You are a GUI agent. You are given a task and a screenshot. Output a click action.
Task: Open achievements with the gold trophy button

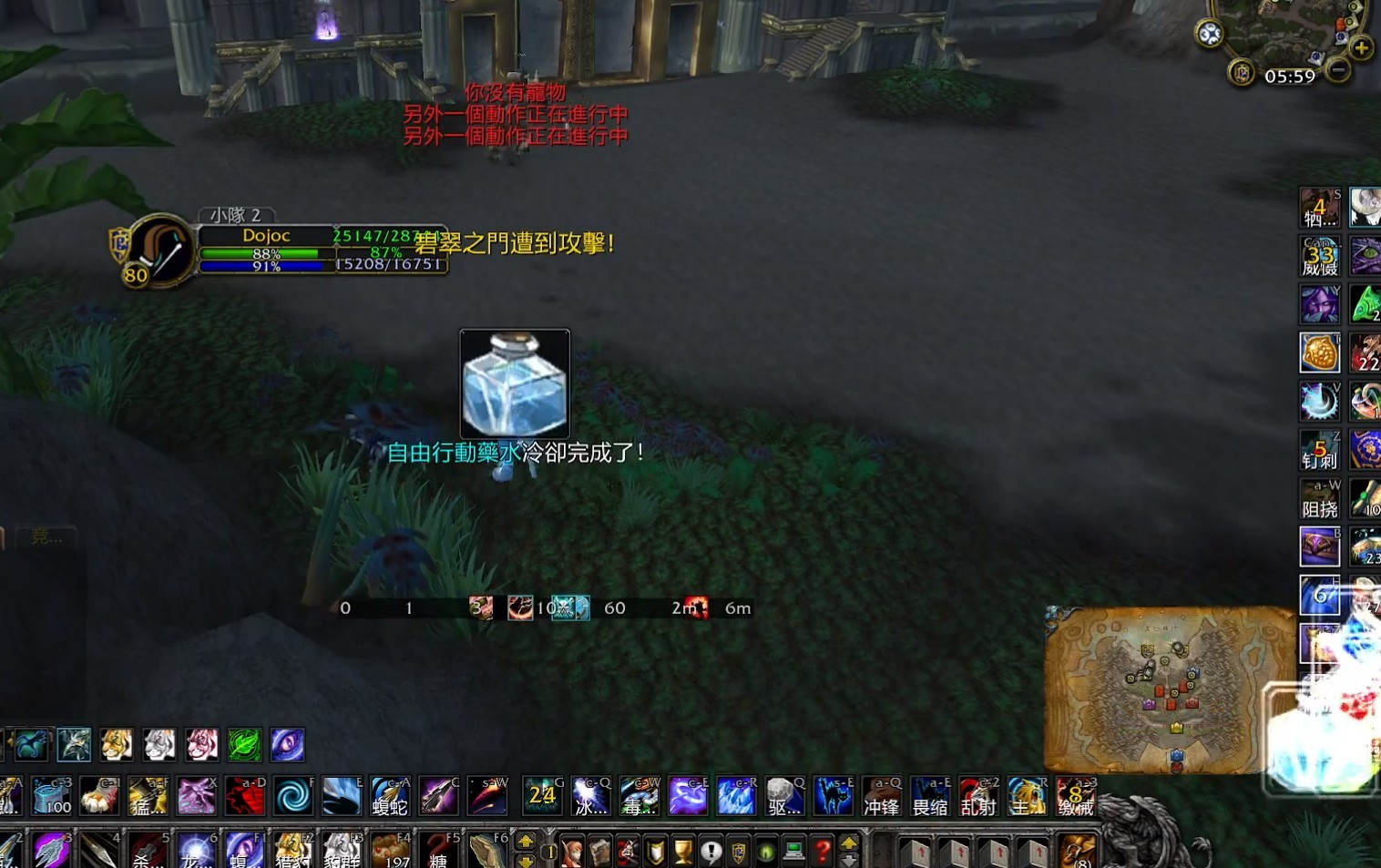pyautogui.click(x=683, y=852)
